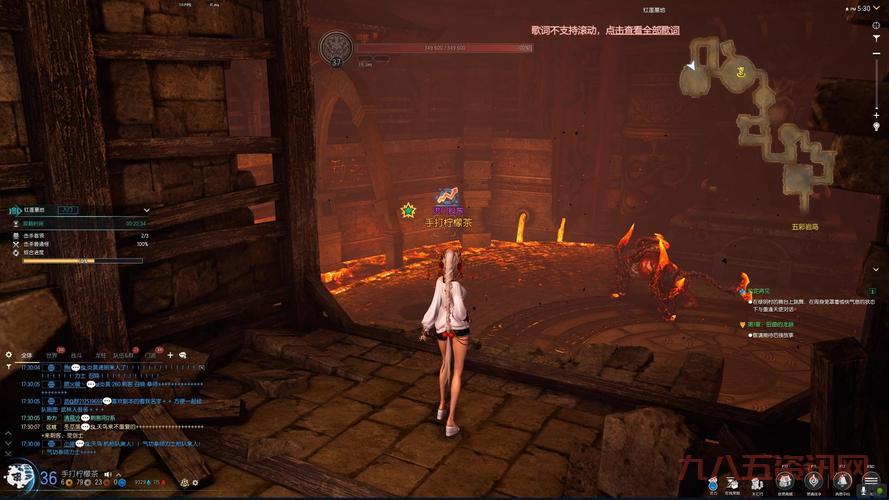Image resolution: width=889 pixels, height=500 pixels.
Task: Click the player character portrait emblem
Action: (17, 477)
